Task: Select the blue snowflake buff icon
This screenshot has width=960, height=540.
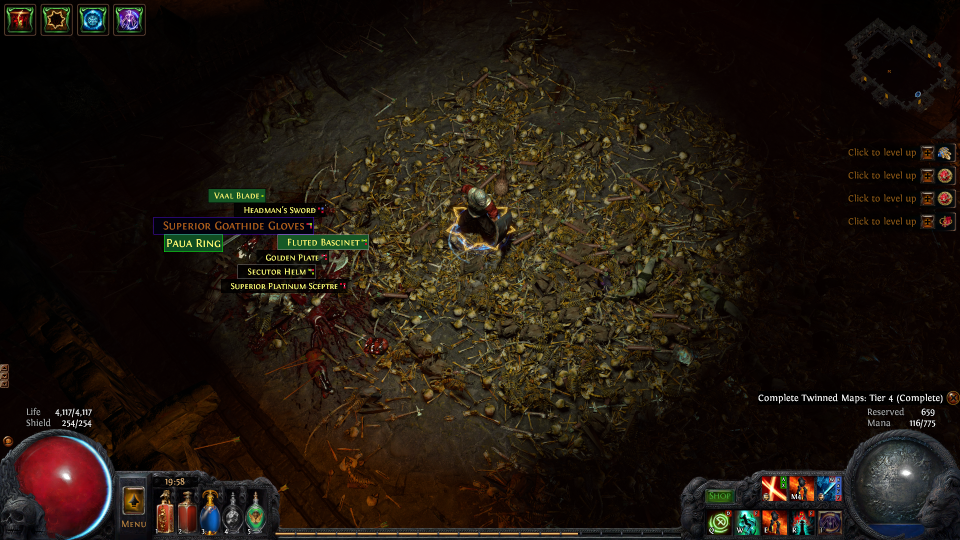Action: tap(92, 19)
